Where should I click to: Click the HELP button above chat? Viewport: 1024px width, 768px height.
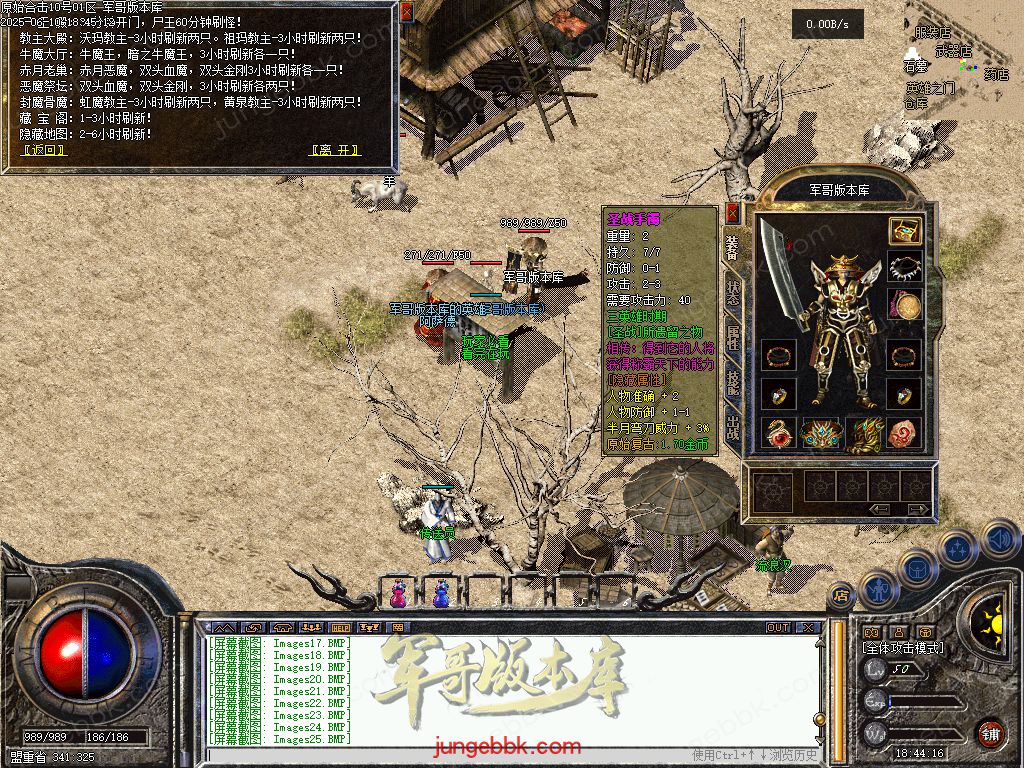[x=342, y=628]
